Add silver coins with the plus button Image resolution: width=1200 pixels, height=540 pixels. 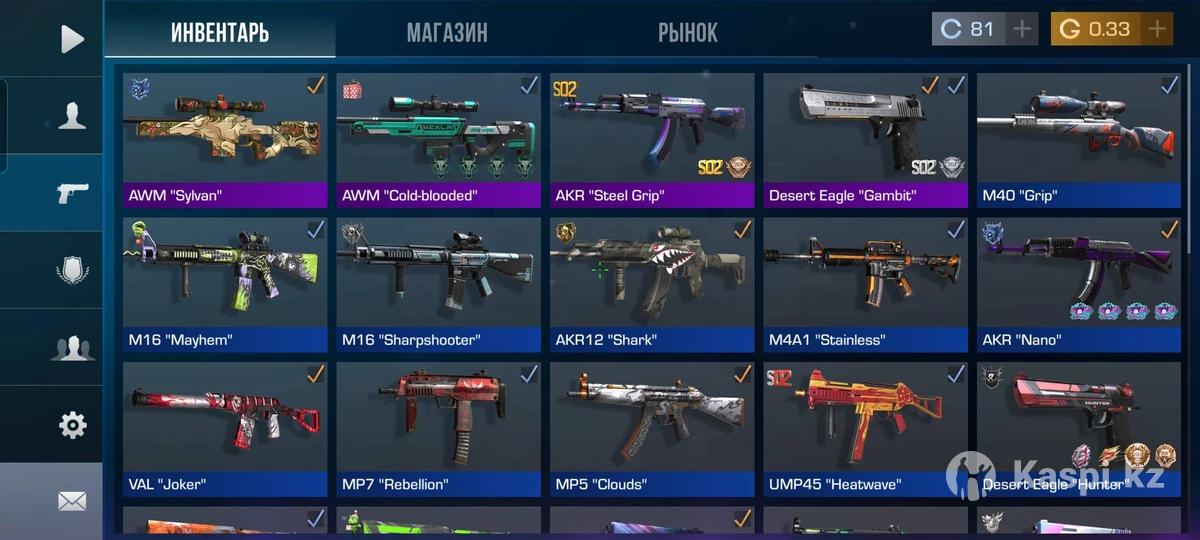[1022, 29]
